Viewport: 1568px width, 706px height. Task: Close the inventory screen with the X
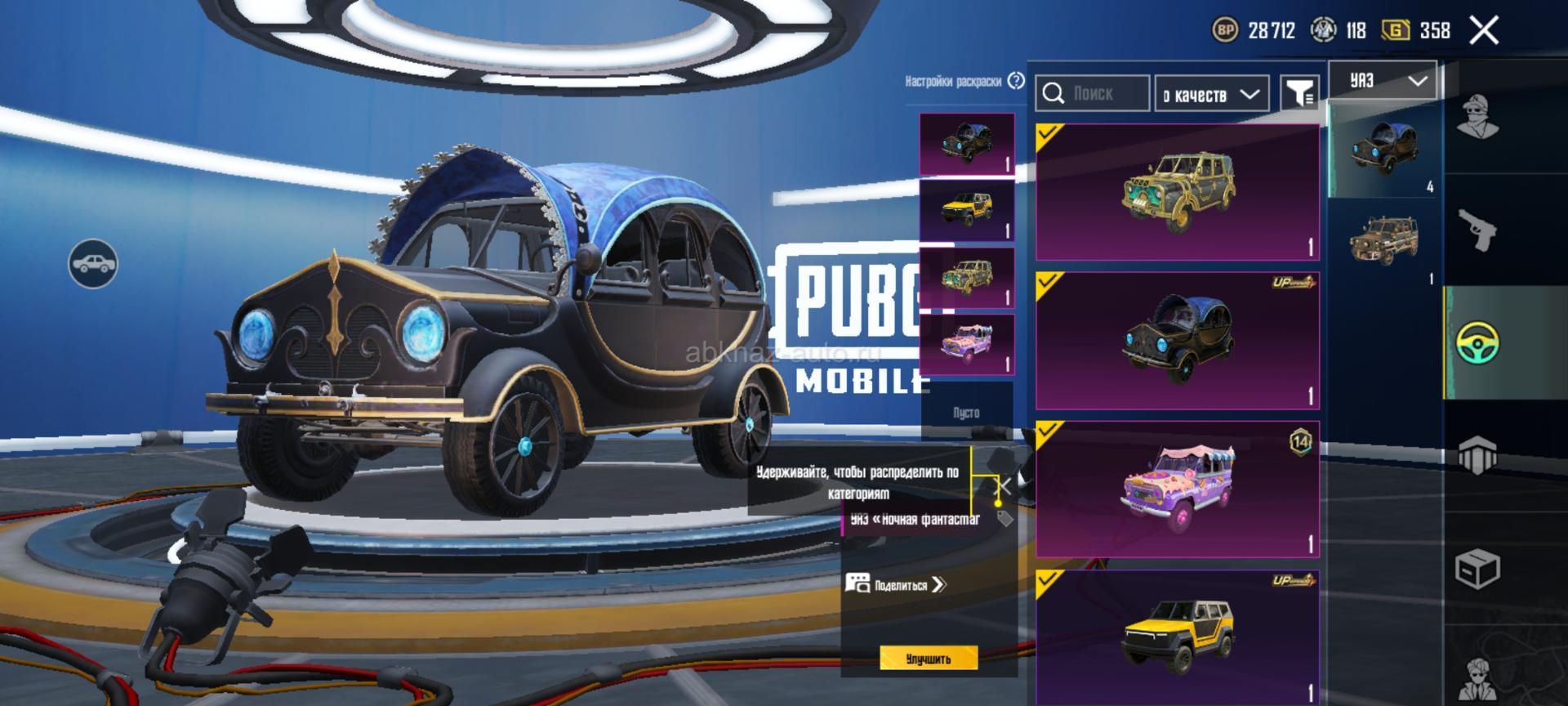(x=1483, y=31)
